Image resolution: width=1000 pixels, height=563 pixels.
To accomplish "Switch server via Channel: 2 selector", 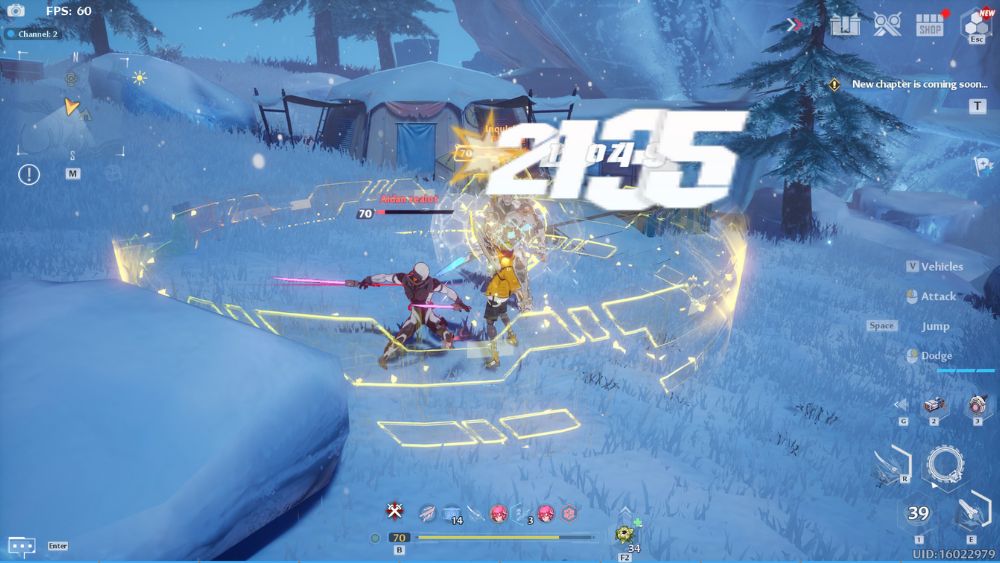I will [x=33, y=34].
